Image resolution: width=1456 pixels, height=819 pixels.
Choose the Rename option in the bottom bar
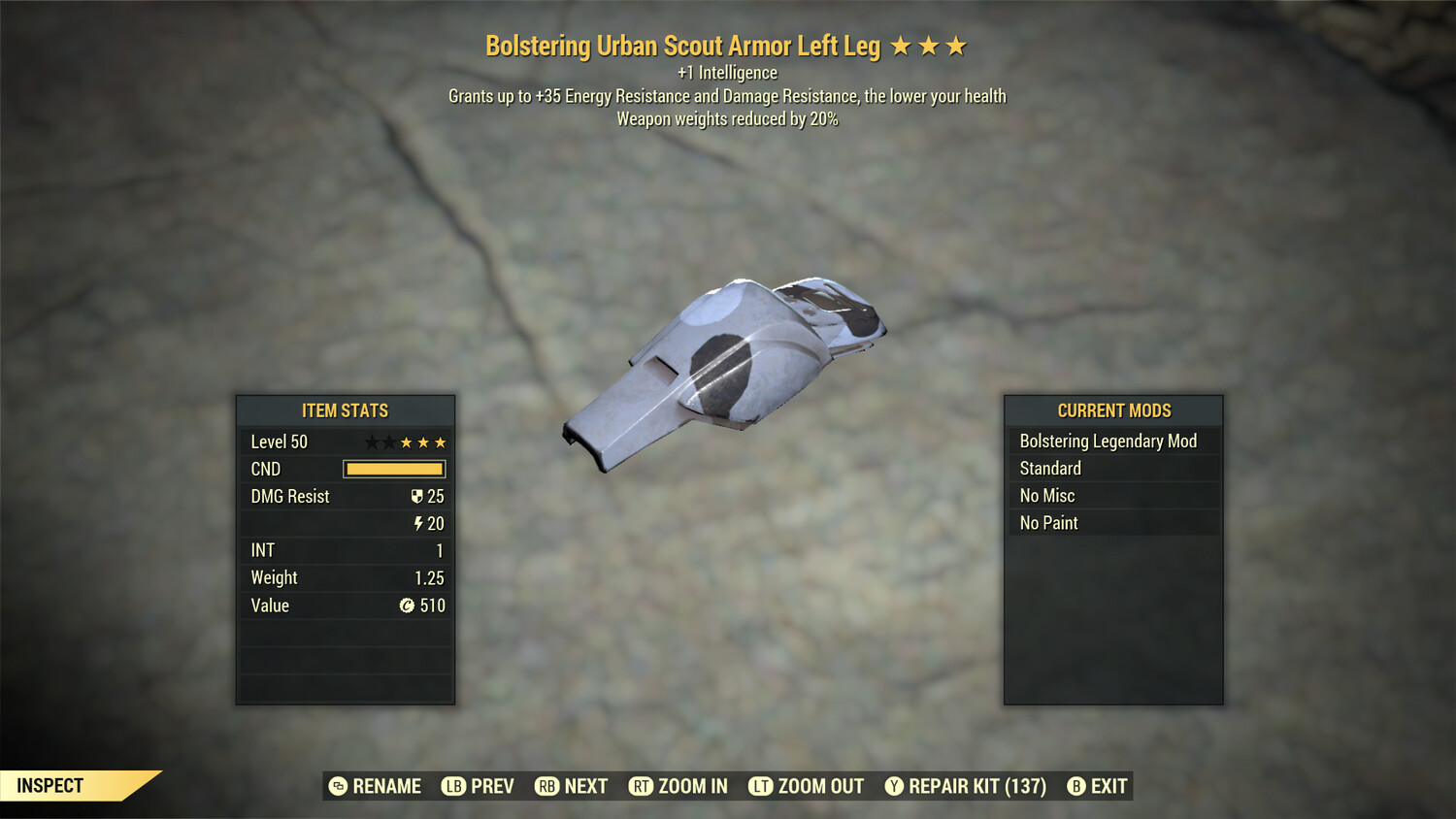[x=375, y=786]
